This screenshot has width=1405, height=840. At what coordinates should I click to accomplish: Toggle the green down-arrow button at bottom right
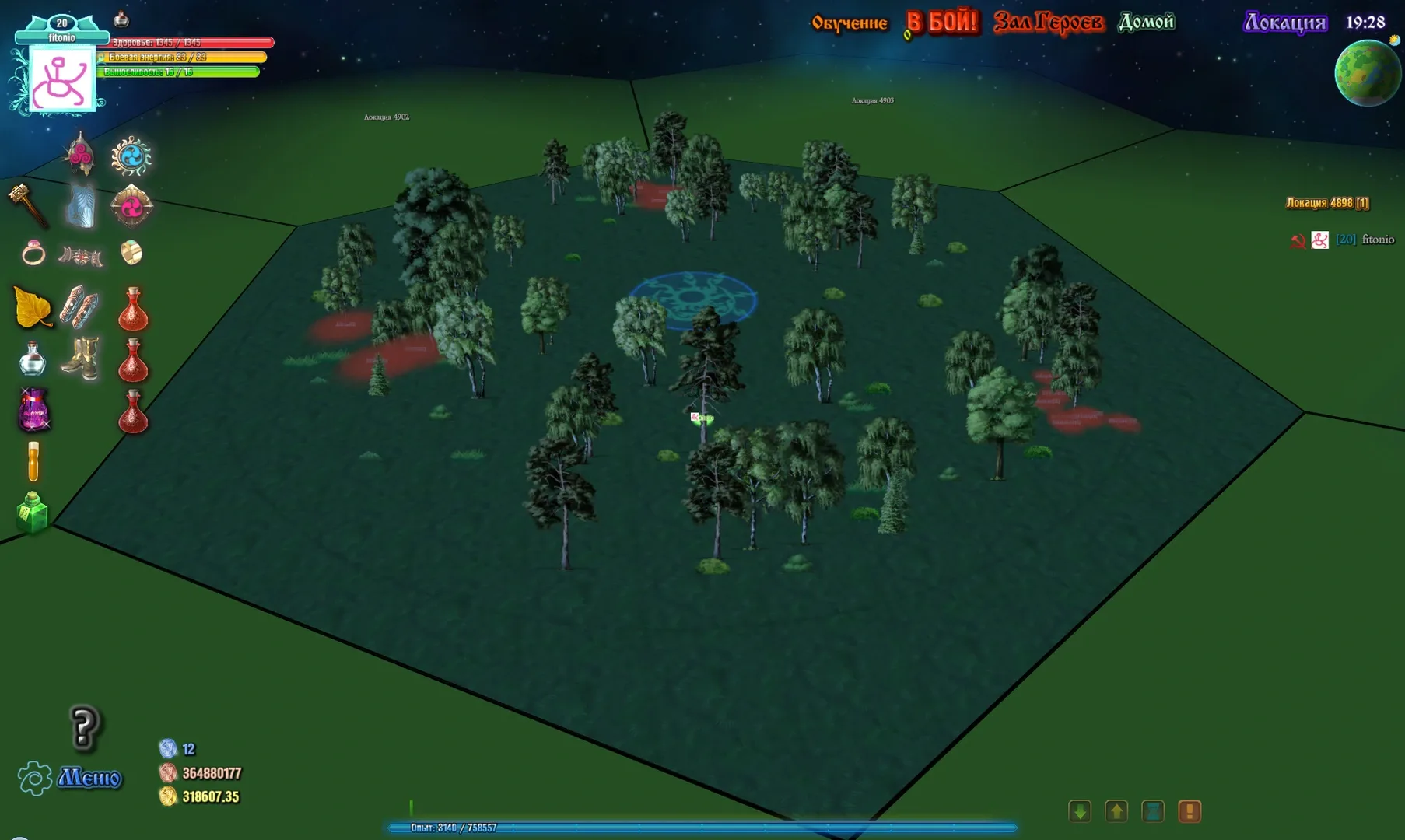1081,811
